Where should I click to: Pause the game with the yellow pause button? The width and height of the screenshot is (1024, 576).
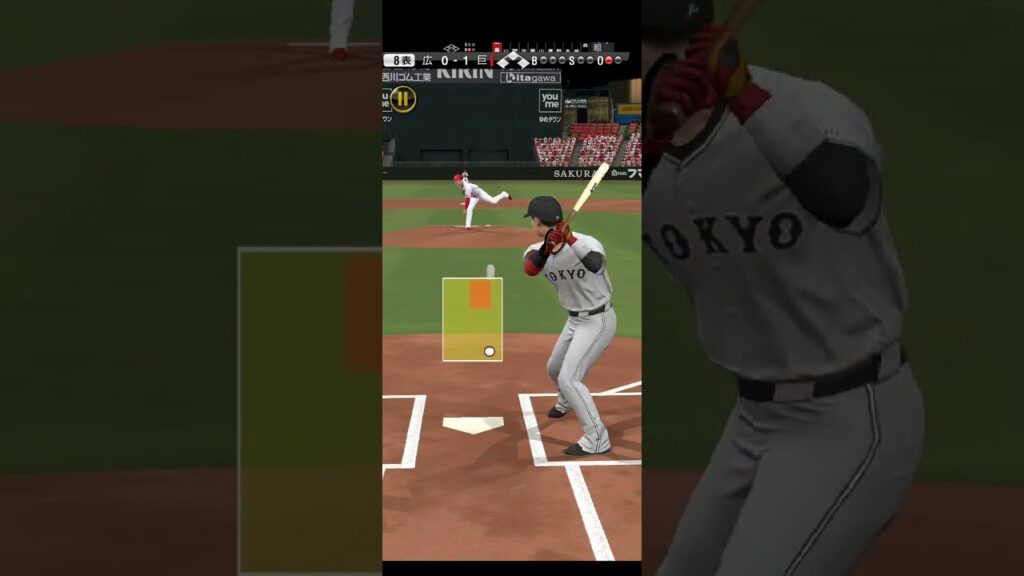pos(403,98)
